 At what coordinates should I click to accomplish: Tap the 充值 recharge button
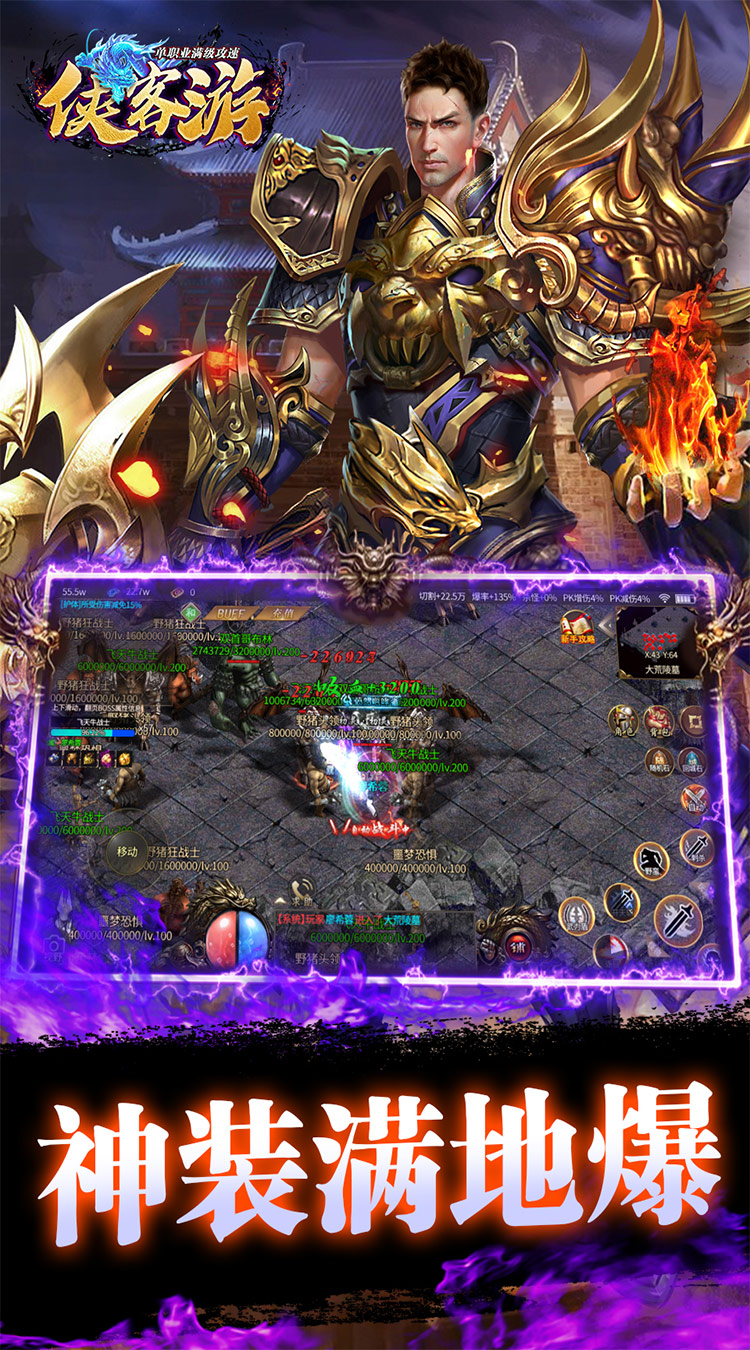282,613
